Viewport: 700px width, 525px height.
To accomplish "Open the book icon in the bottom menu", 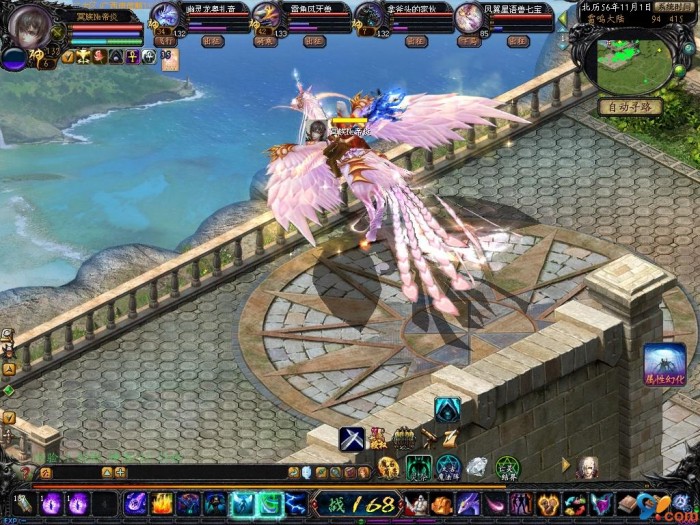I will [627, 503].
